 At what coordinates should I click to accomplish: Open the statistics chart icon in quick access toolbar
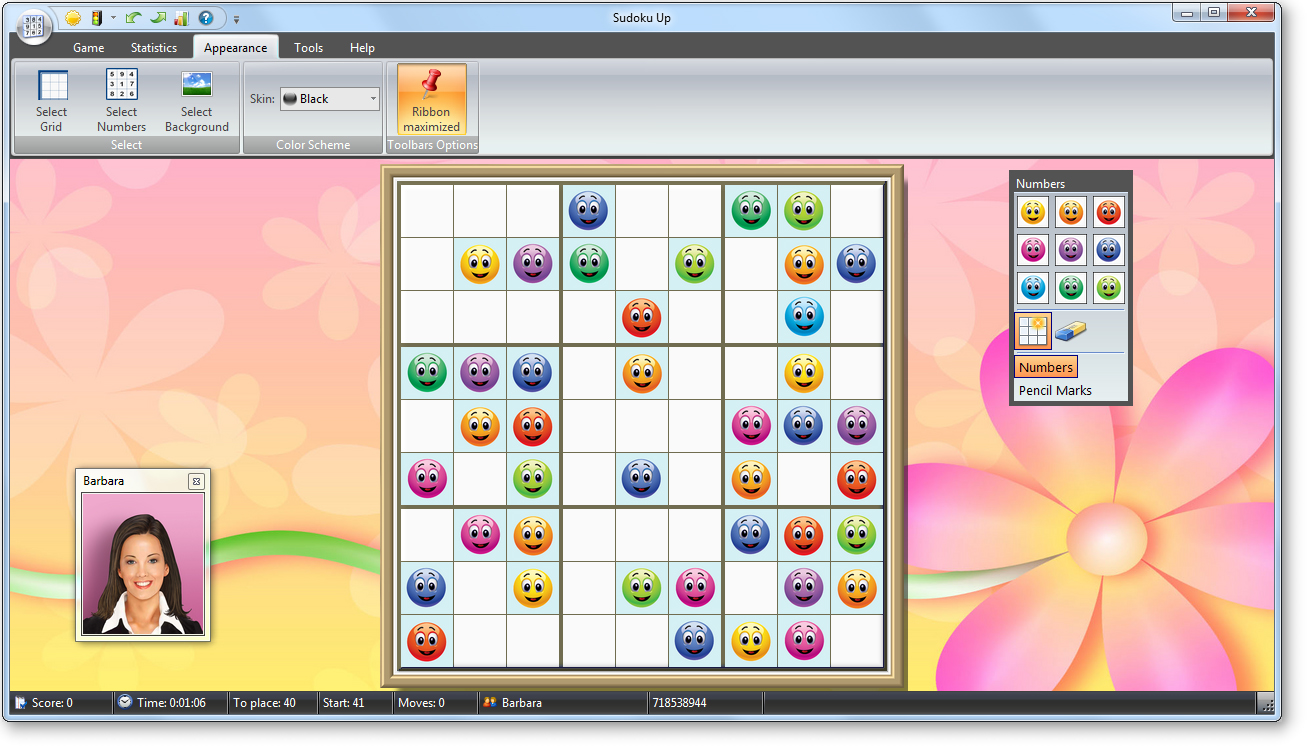click(181, 17)
